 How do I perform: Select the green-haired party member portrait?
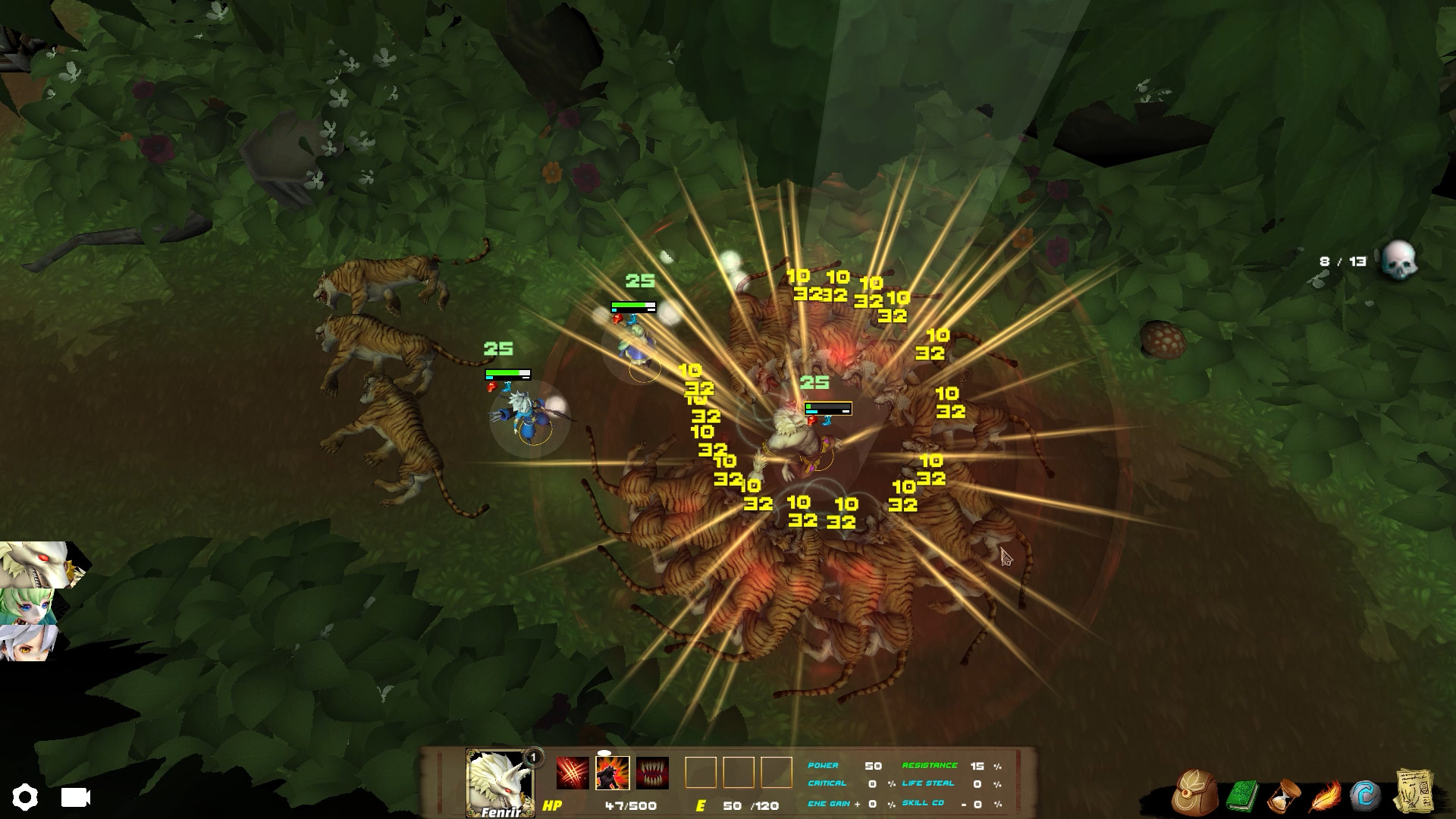(x=29, y=606)
